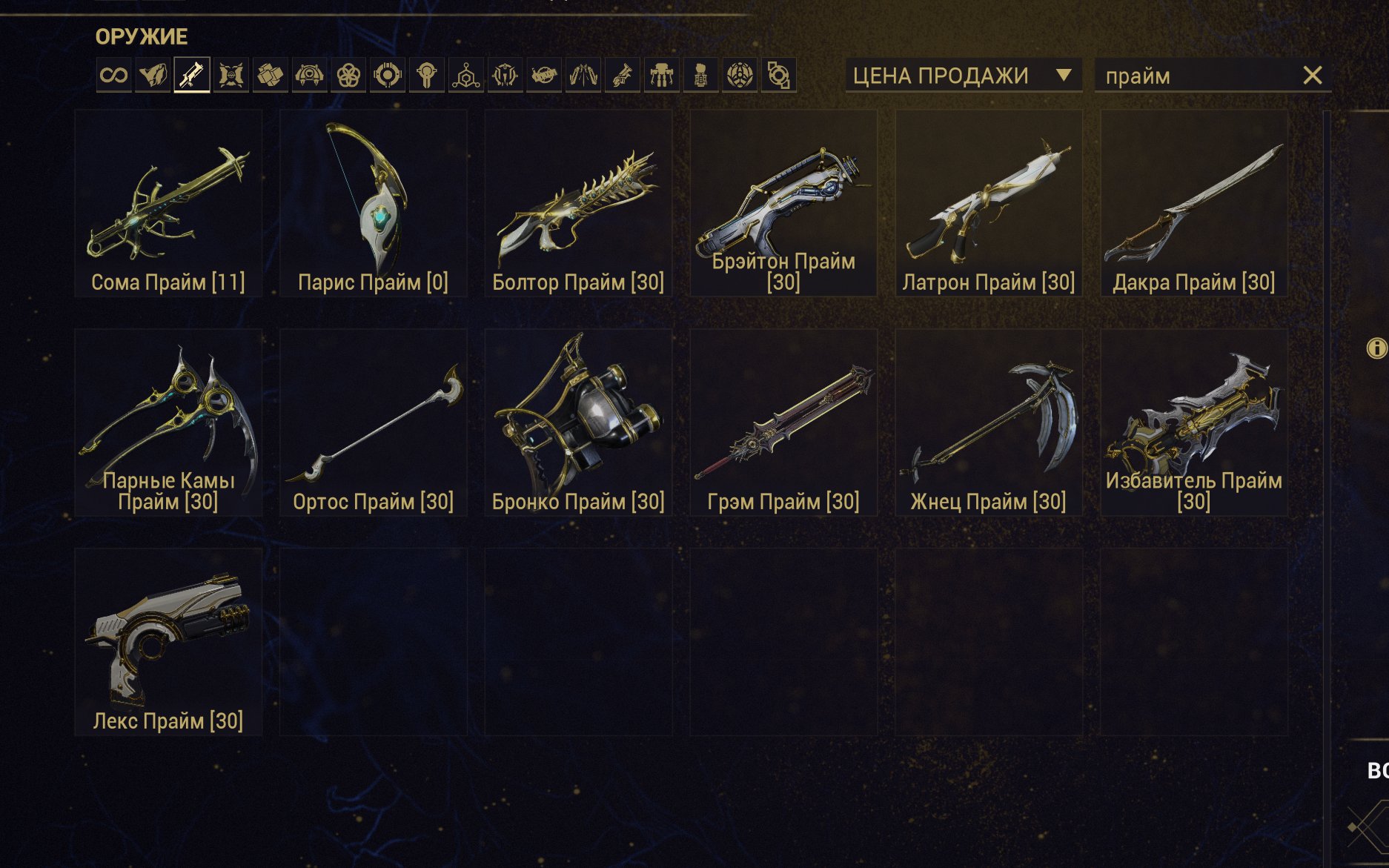Pick the Брэйтон Прайм weapon
Screen dimensions: 1389x868
pos(783,203)
